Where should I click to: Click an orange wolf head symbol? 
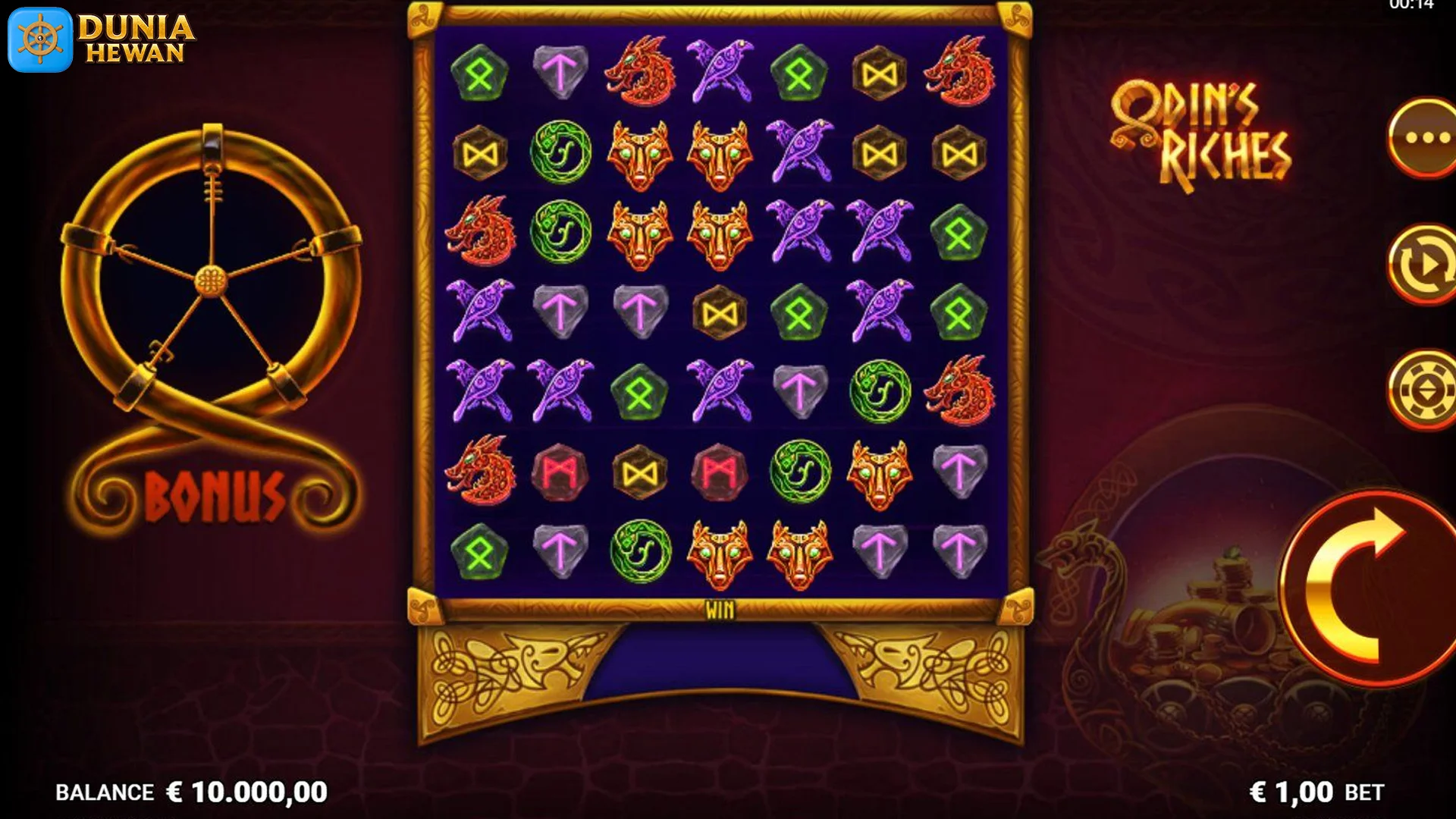coord(640,152)
